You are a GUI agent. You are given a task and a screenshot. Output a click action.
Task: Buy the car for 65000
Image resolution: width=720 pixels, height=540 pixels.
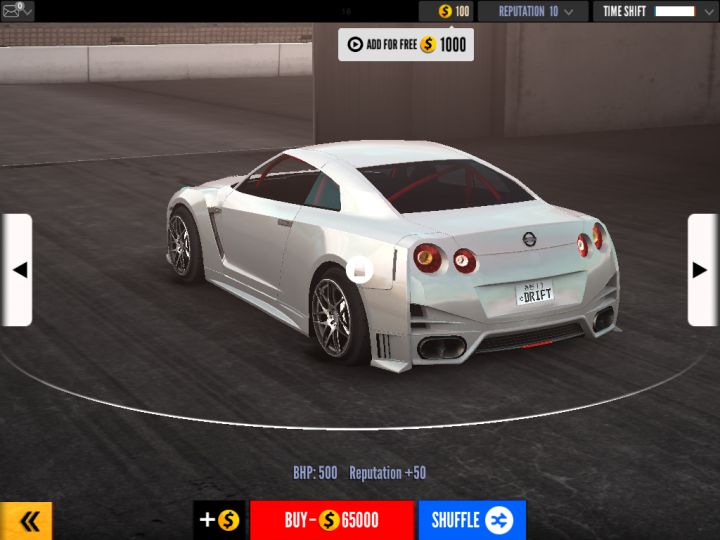click(x=331, y=520)
